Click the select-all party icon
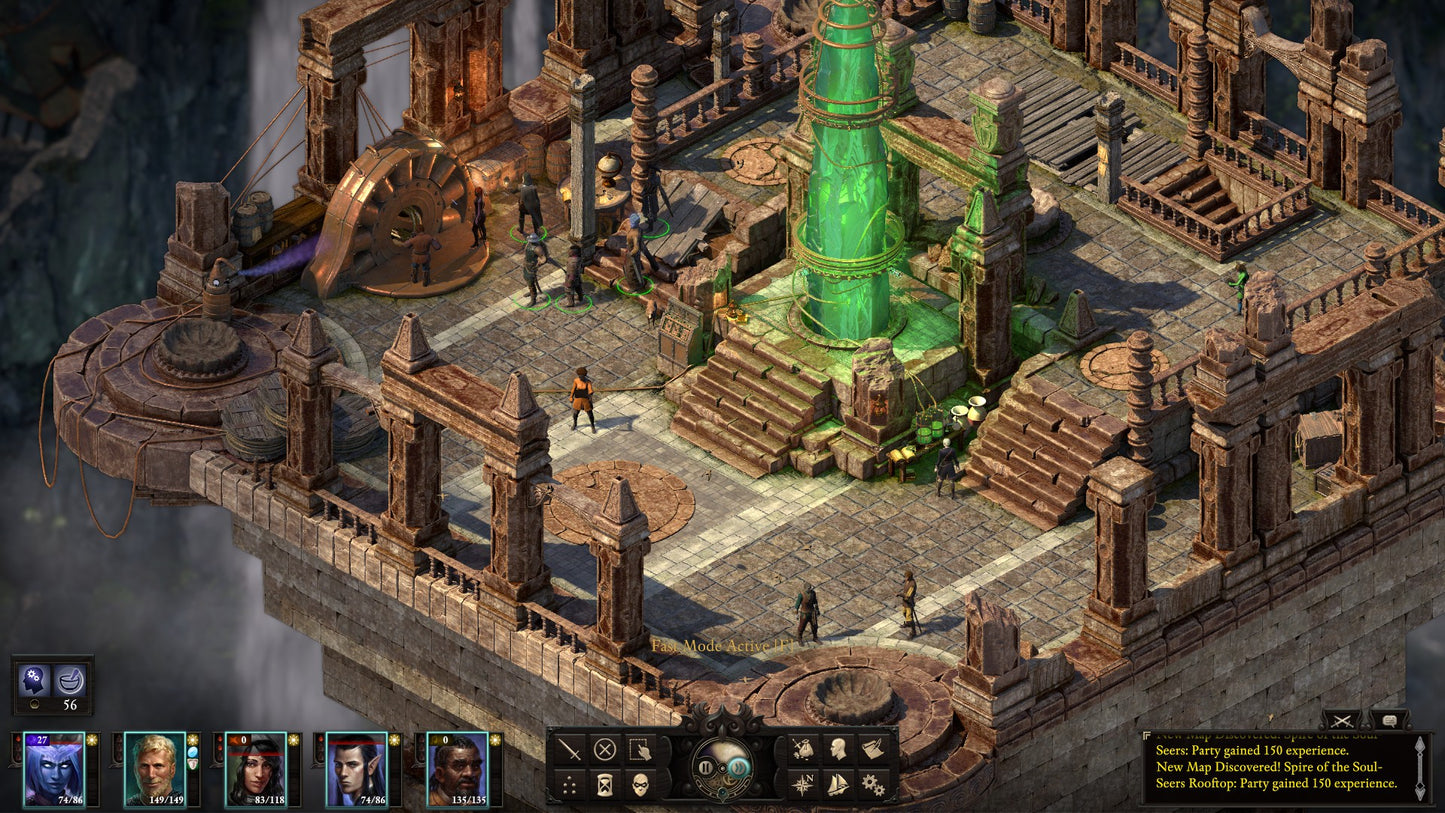Screen dimensions: 1445x813 [x=638, y=749]
